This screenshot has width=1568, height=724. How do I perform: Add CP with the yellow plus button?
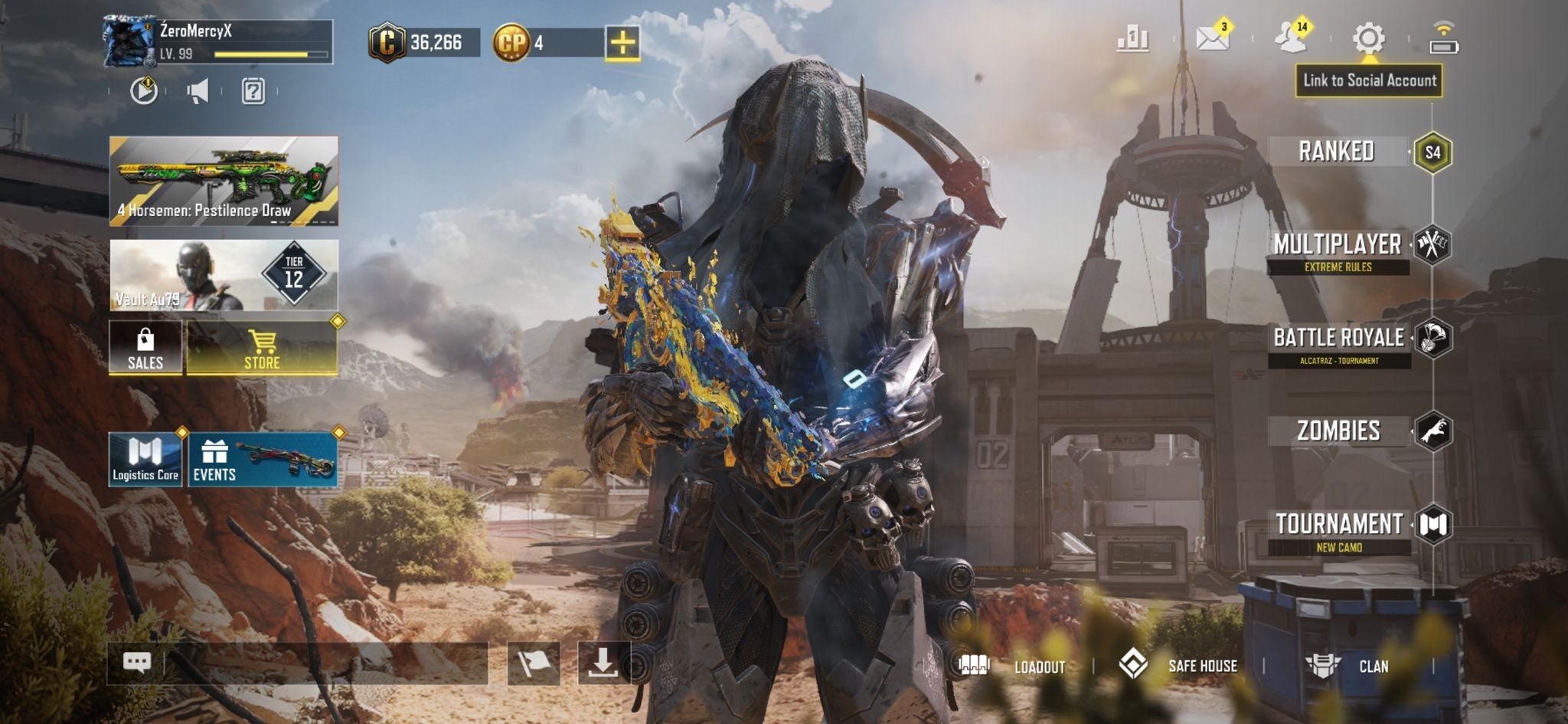pyautogui.click(x=622, y=42)
